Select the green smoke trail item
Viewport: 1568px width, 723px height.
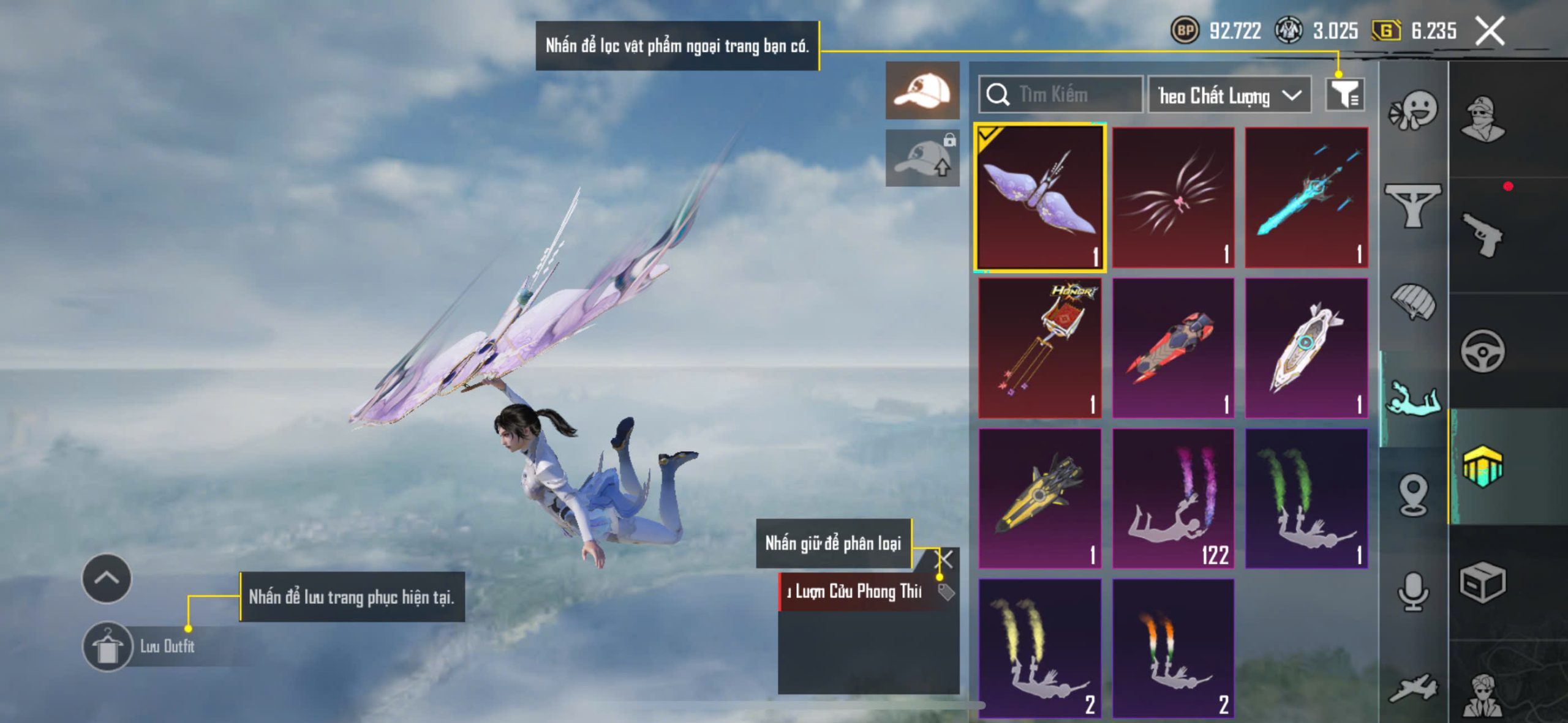[x=1306, y=498]
